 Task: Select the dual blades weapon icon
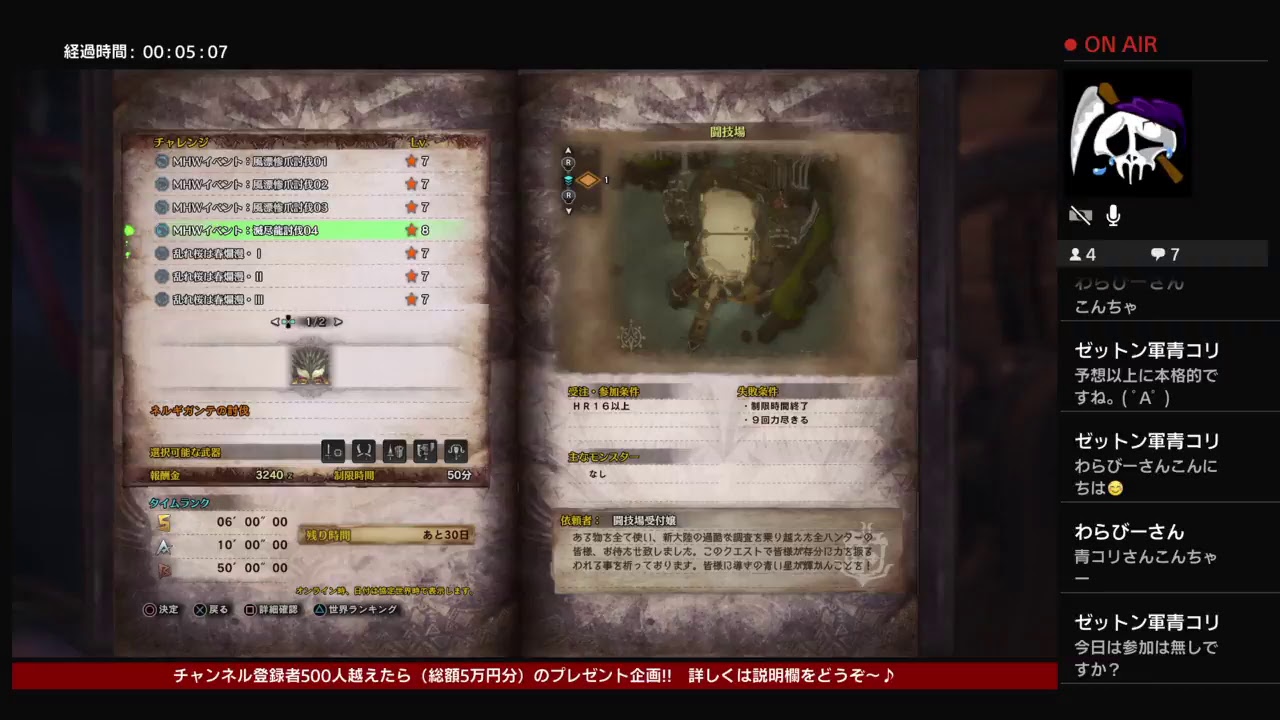coord(363,451)
